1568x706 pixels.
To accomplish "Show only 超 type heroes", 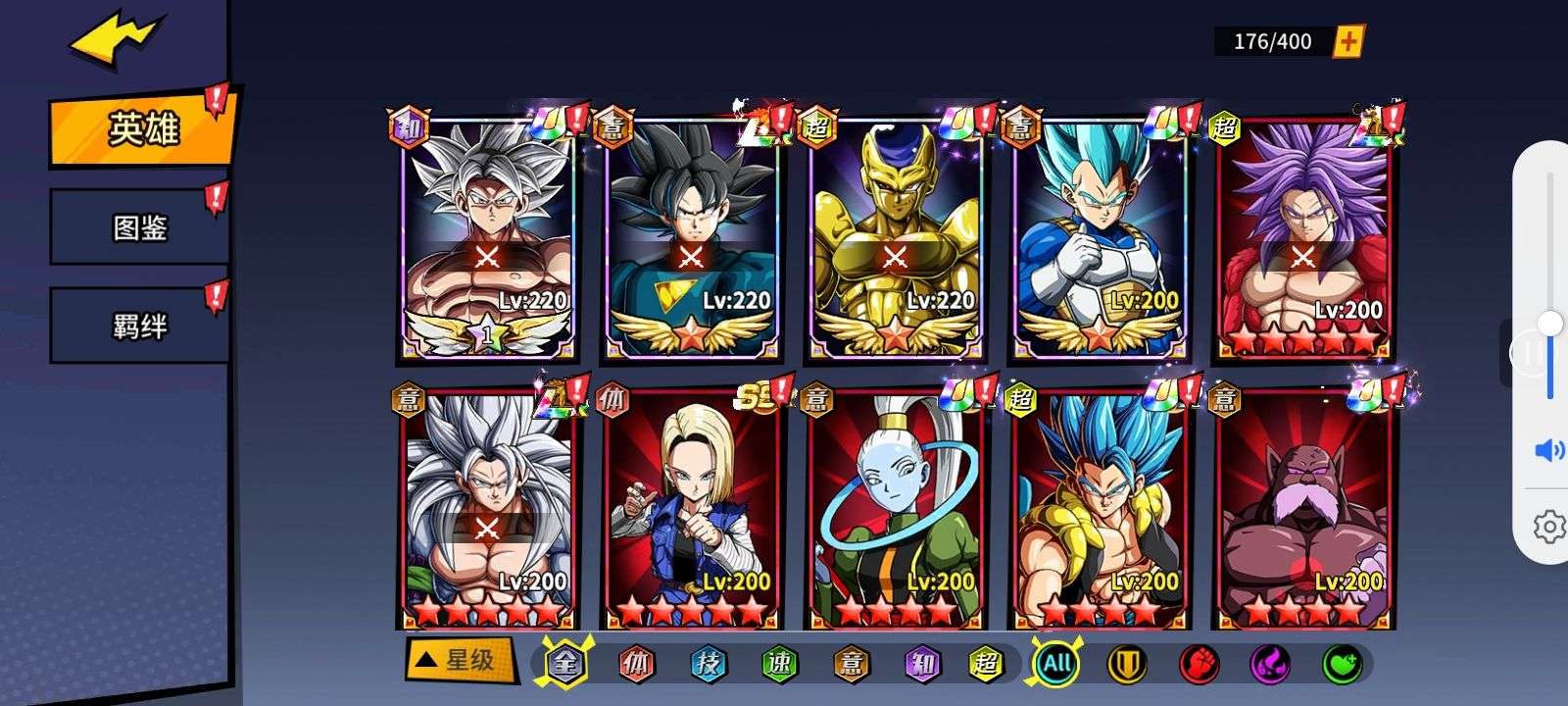I will (985, 664).
